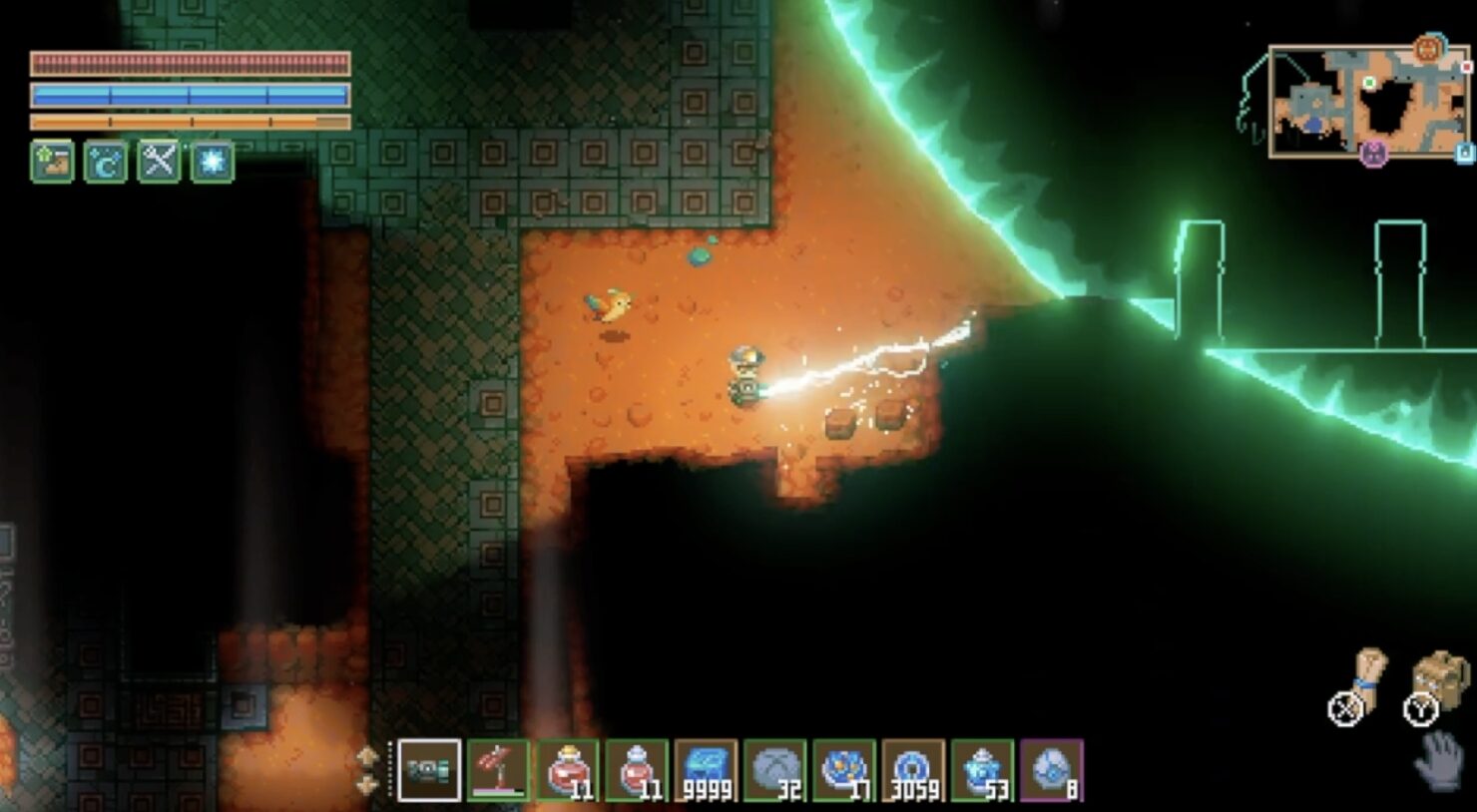Click the purple boss marker on minimap
This screenshot has height=812, width=1477.
(1374, 154)
